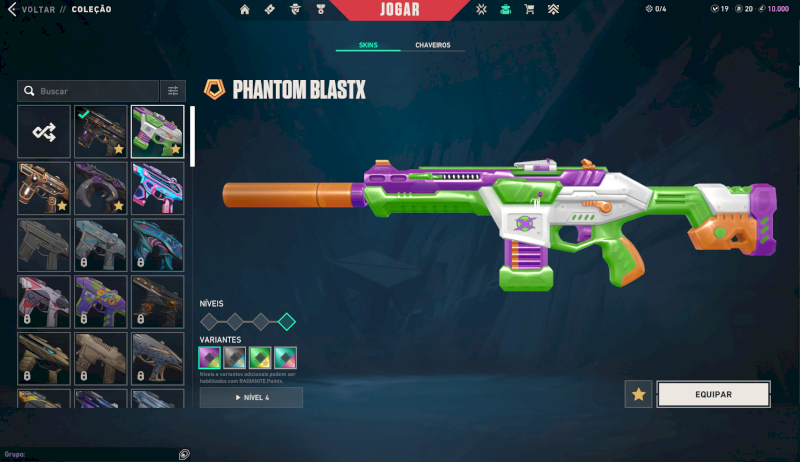Select the highlighted fourth level diamond
This screenshot has width=800, height=462.
tap(287, 322)
